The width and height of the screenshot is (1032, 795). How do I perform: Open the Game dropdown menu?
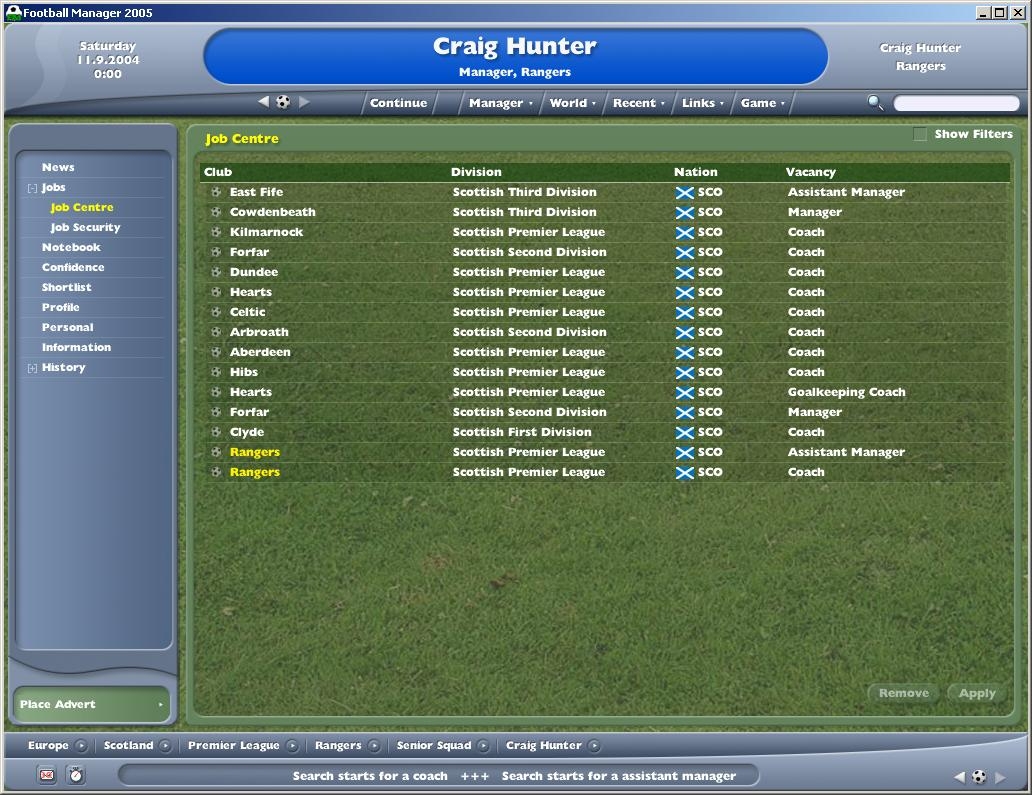[x=762, y=103]
